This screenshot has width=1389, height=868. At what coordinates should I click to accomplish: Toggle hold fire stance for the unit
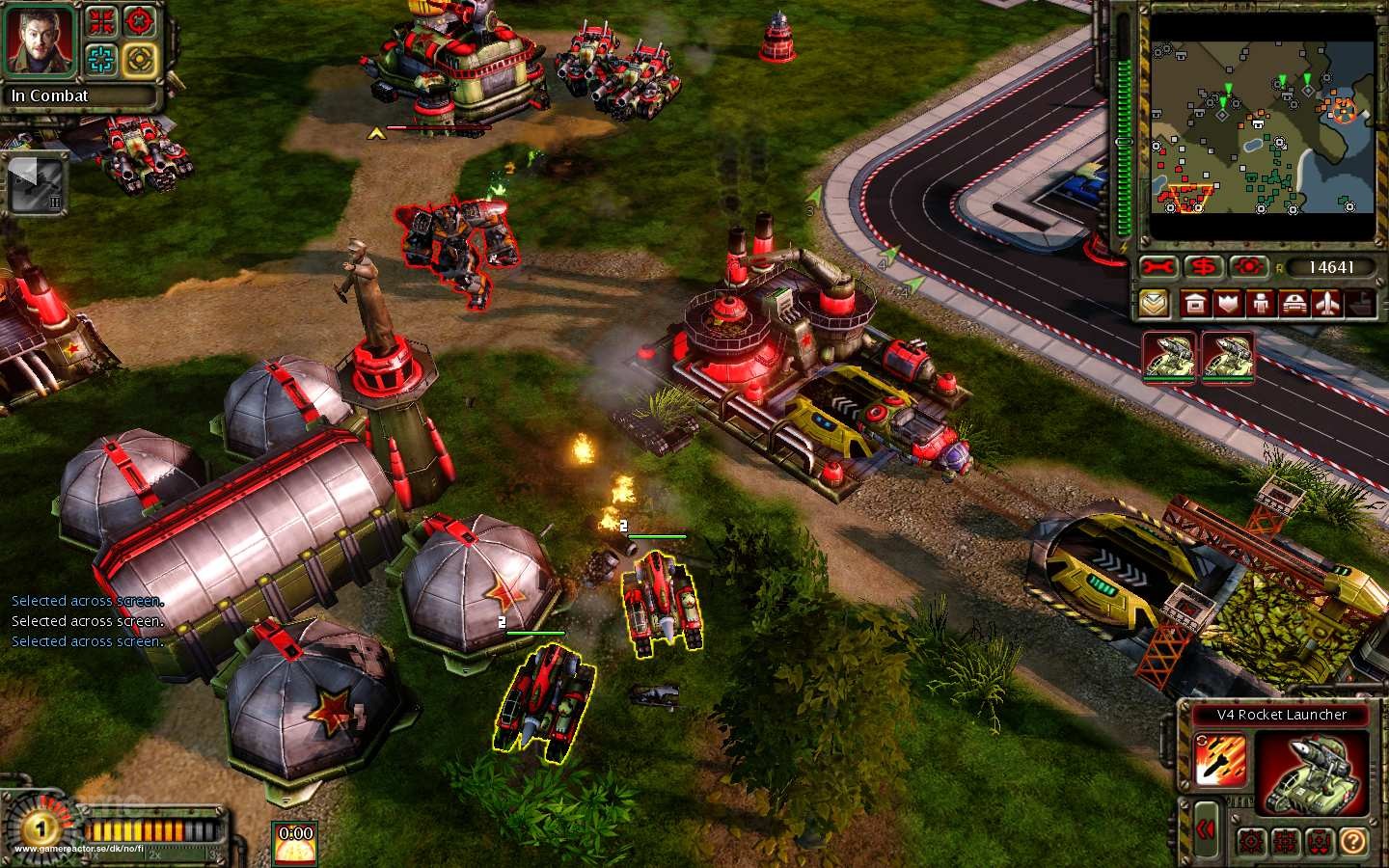click(1321, 841)
